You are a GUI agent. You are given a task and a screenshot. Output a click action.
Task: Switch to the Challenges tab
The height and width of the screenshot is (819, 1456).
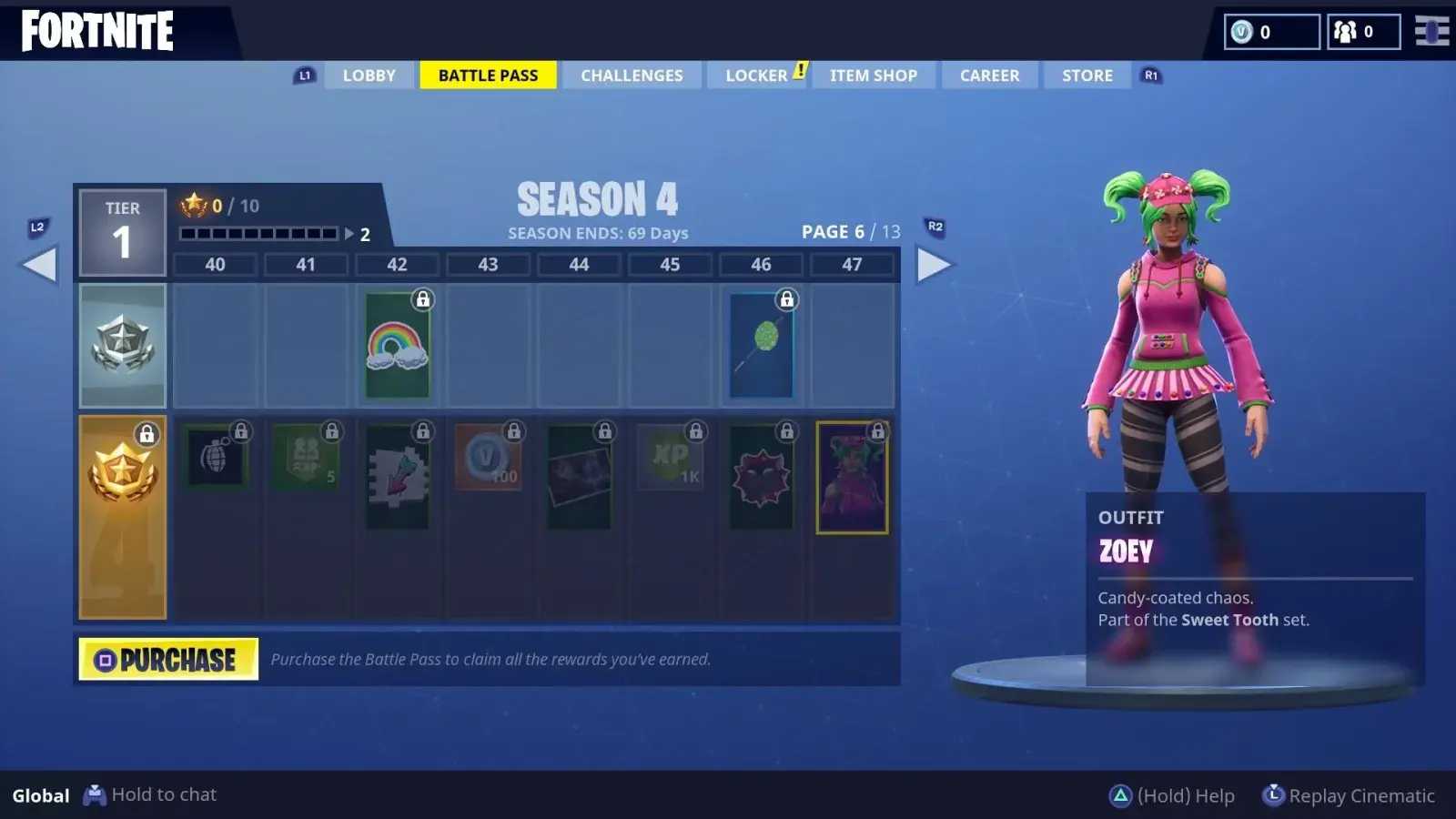pos(632,75)
